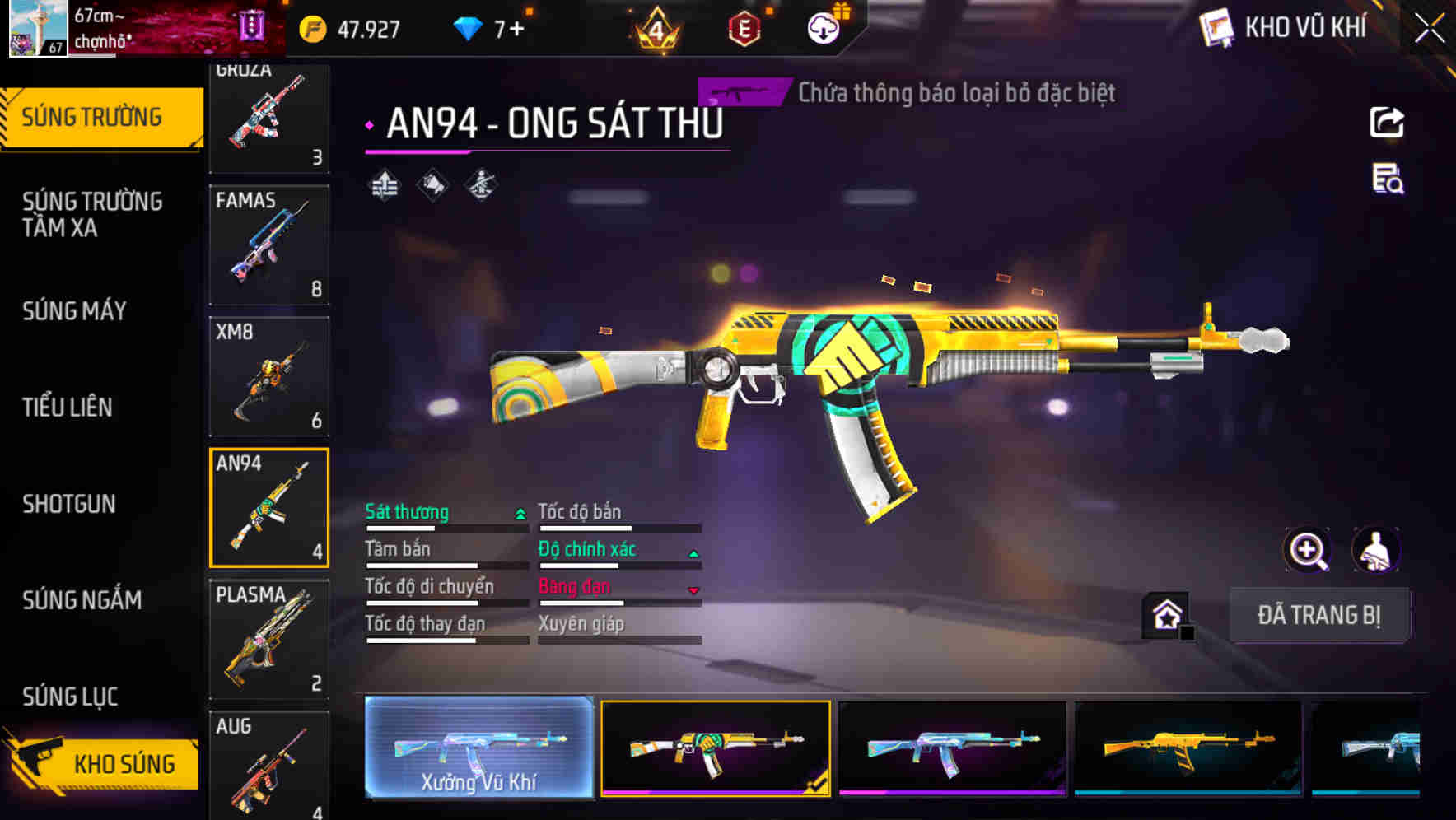Switch to the Súng Trường Tầm Xa category
The width and height of the screenshot is (1456, 820).
tap(92, 214)
